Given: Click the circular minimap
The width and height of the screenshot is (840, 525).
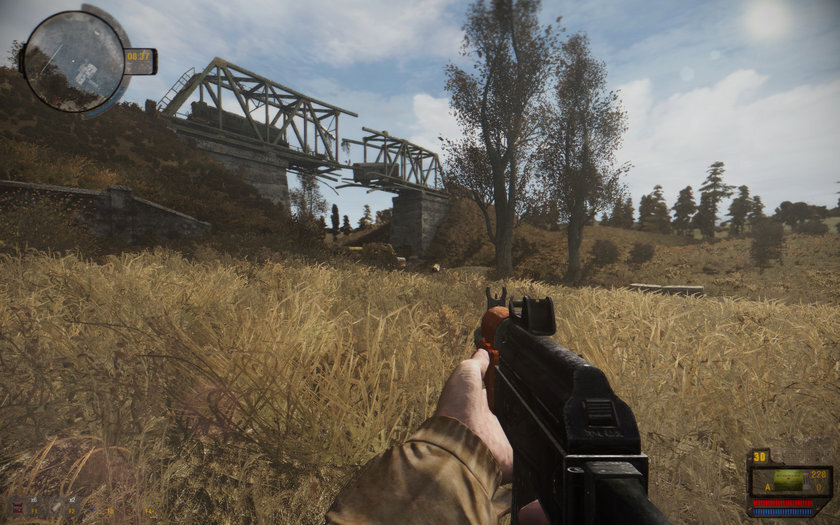Looking at the screenshot, I should coord(73,61).
